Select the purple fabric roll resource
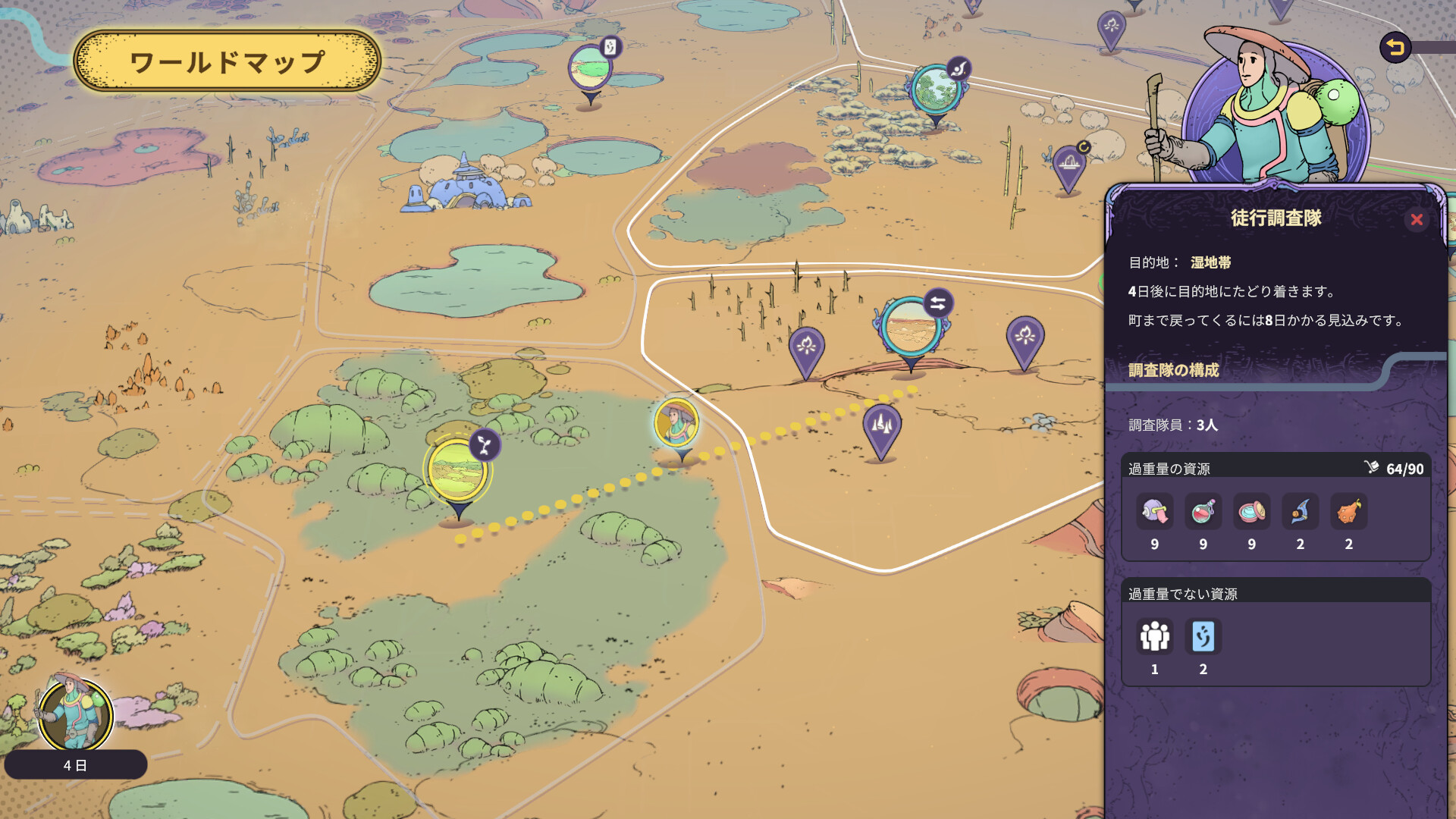Image resolution: width=1456 pixels, height=819 pixels. coord(1154,512)
